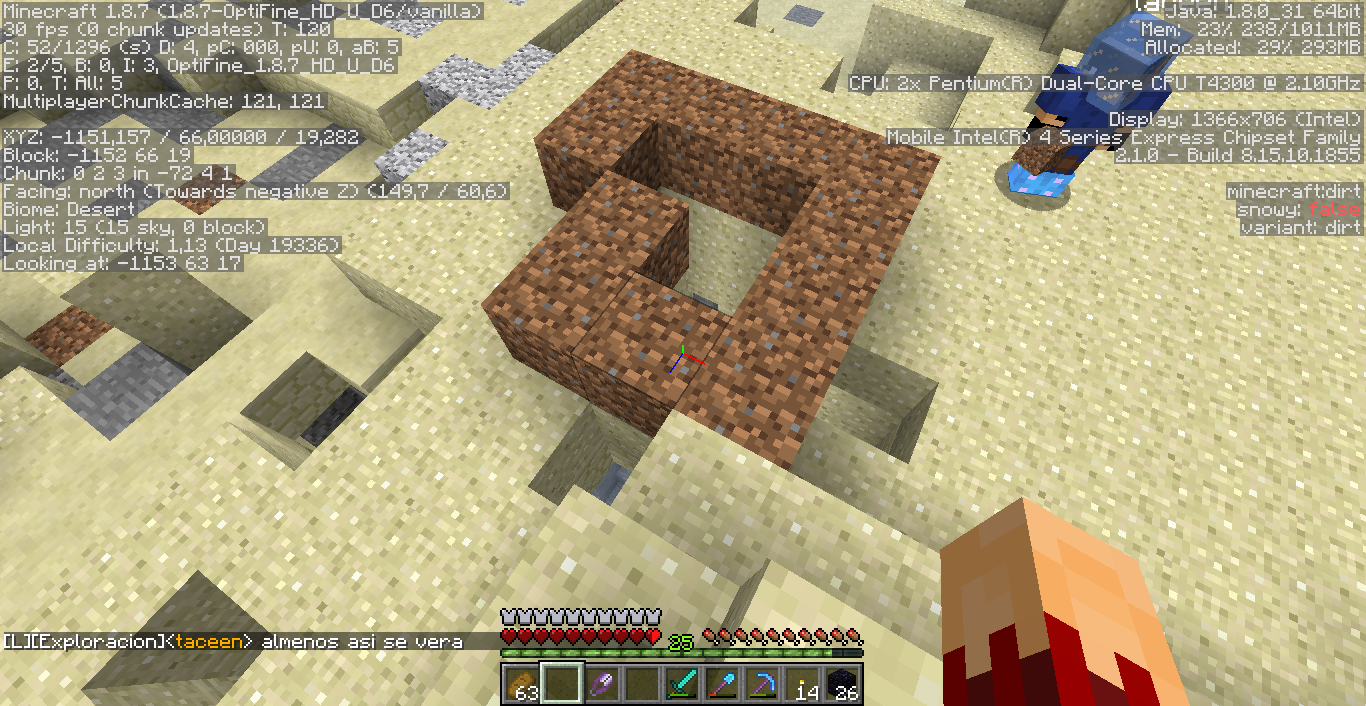1366x706 pixels.
Task: Select the food stack of 63
Action: 520,684
